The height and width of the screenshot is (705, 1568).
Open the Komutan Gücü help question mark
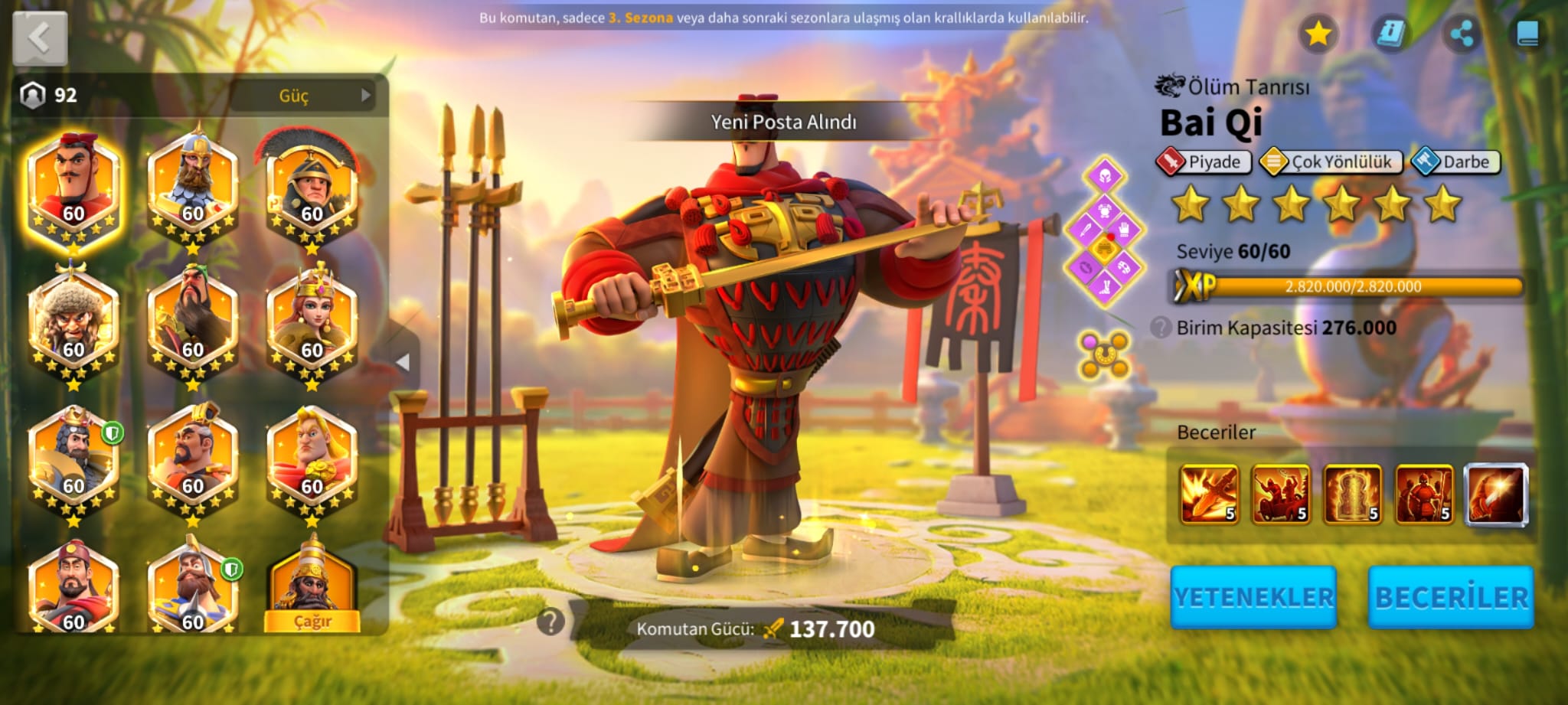click(x=550, y=622)
